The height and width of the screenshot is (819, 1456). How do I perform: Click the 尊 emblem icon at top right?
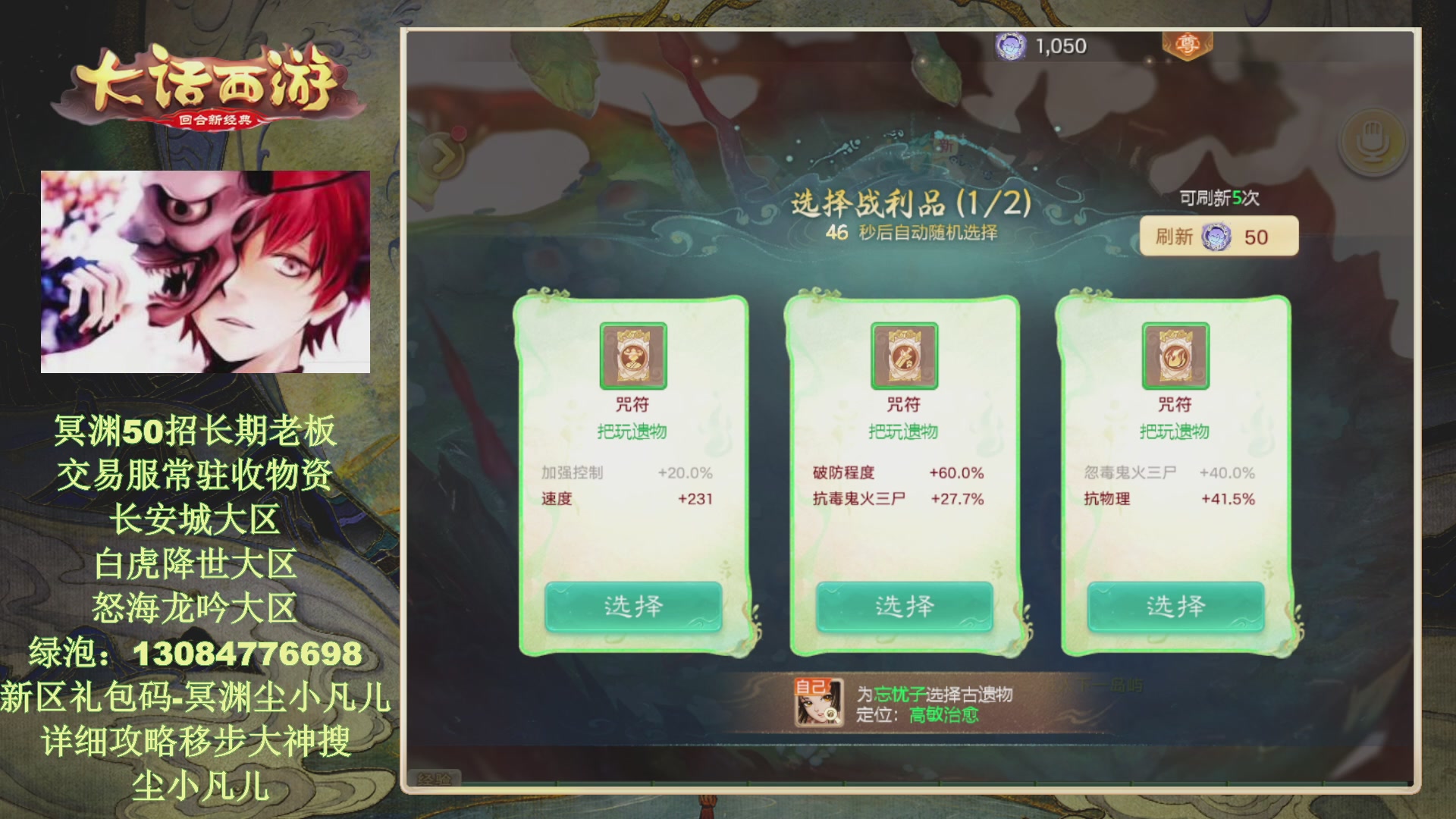point(1188,45)
